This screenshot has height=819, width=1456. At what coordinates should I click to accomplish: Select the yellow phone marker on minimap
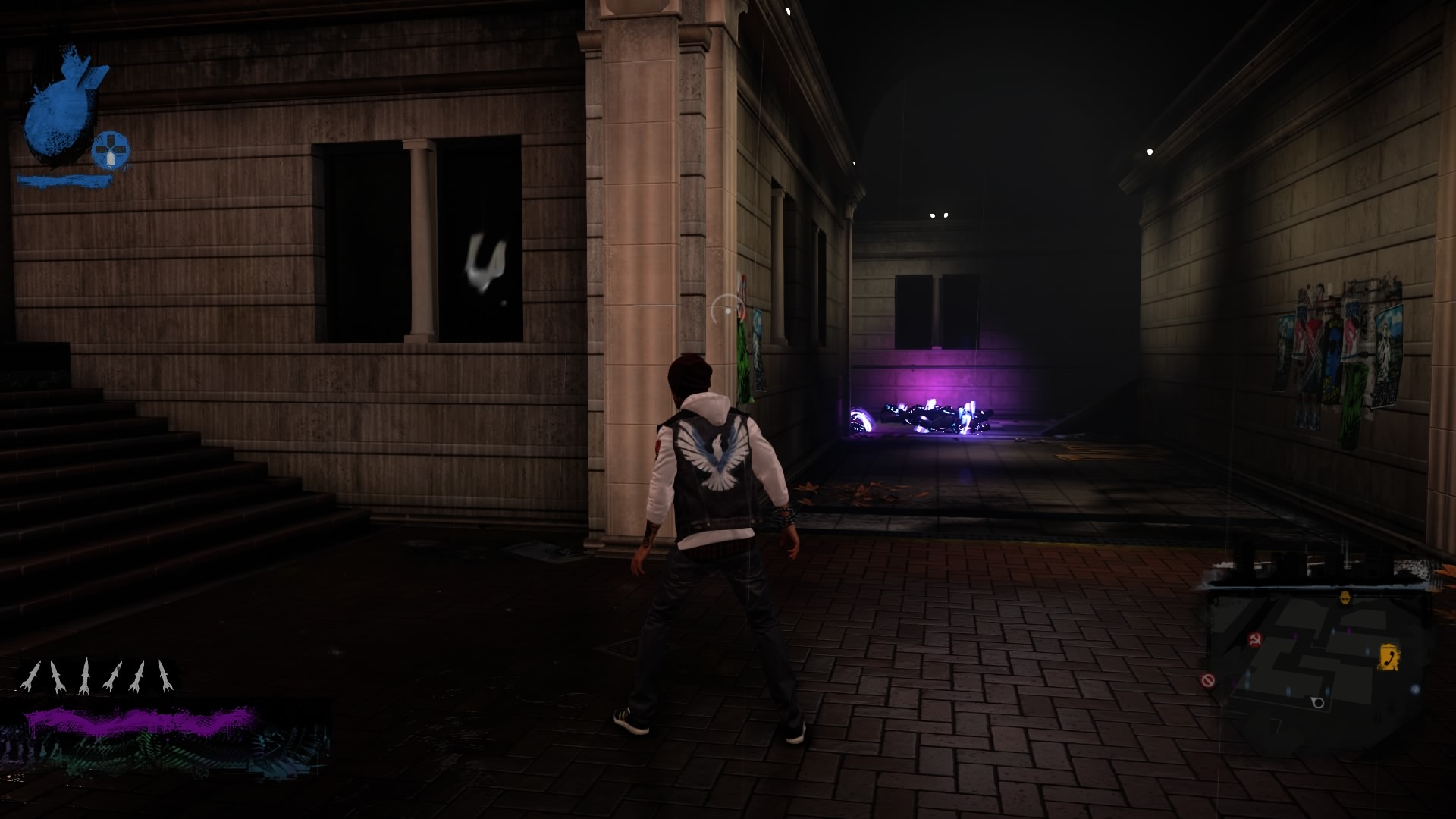1389,655
